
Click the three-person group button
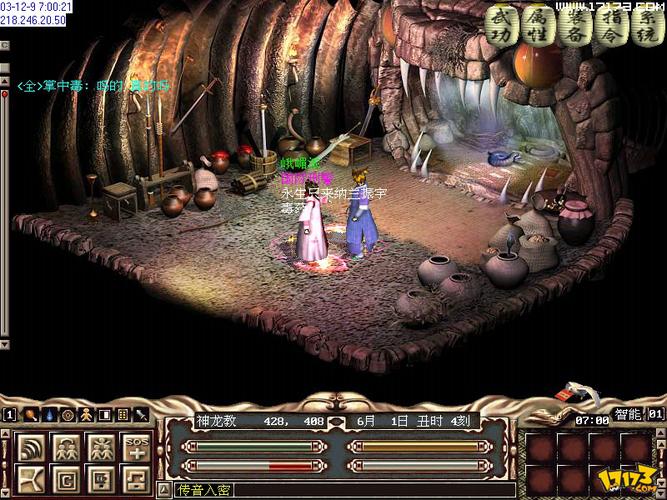click(101, 447)
